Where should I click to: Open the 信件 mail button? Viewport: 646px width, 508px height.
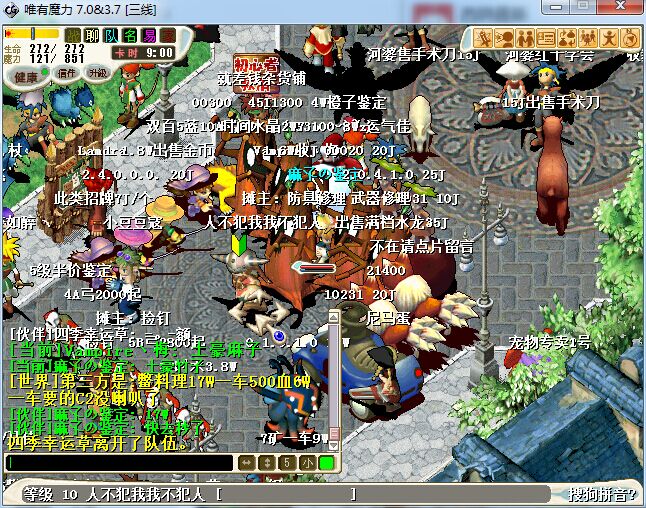pos(67,74)
